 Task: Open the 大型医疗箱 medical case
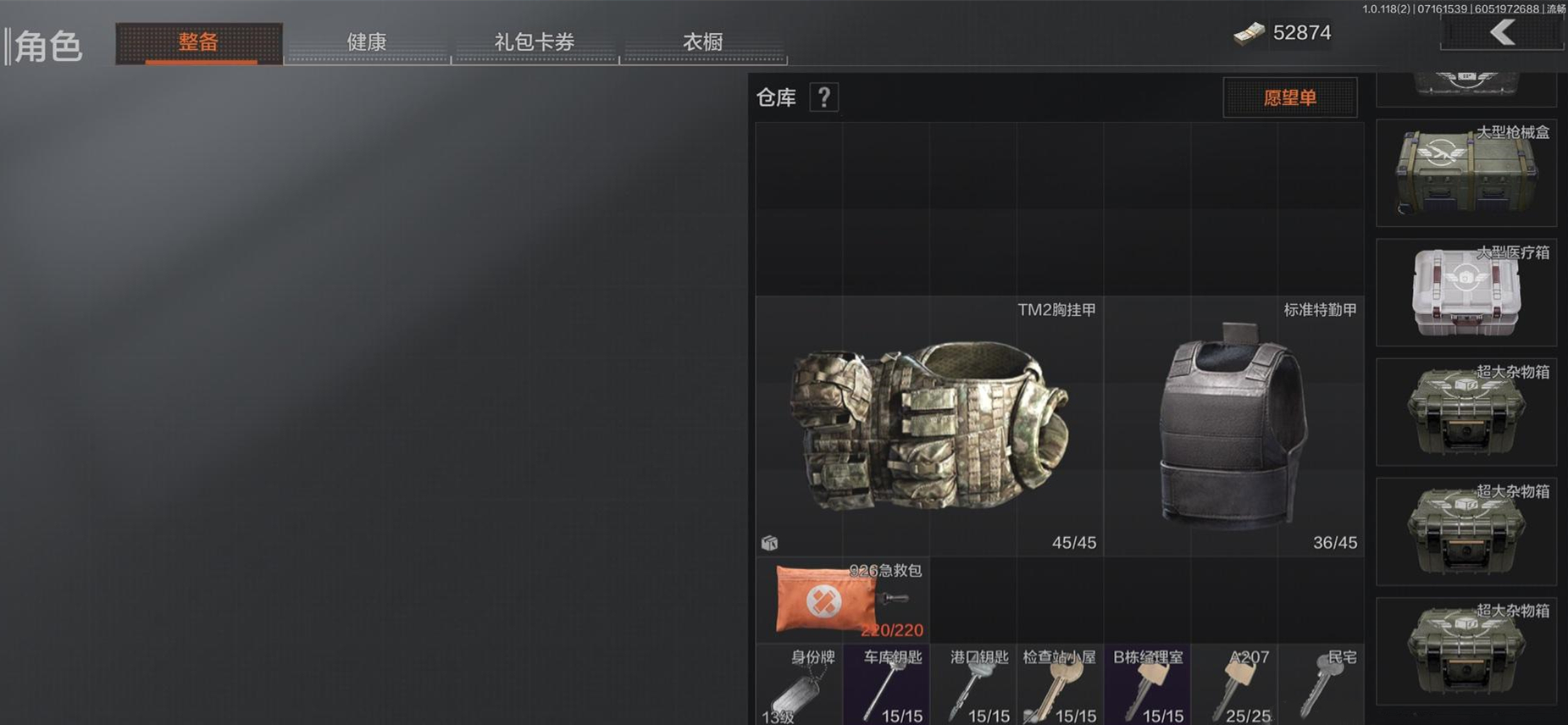point(1467,292)
